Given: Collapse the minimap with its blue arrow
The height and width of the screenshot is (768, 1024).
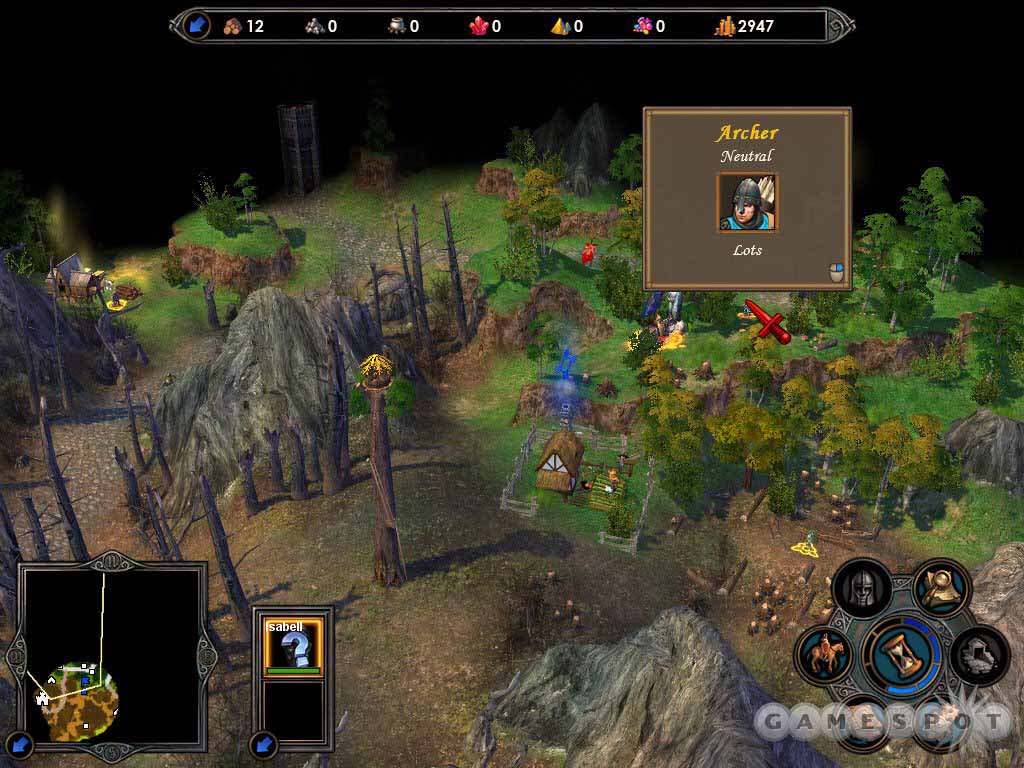Looking at the screenshot, I should click(x=21, y=744).
